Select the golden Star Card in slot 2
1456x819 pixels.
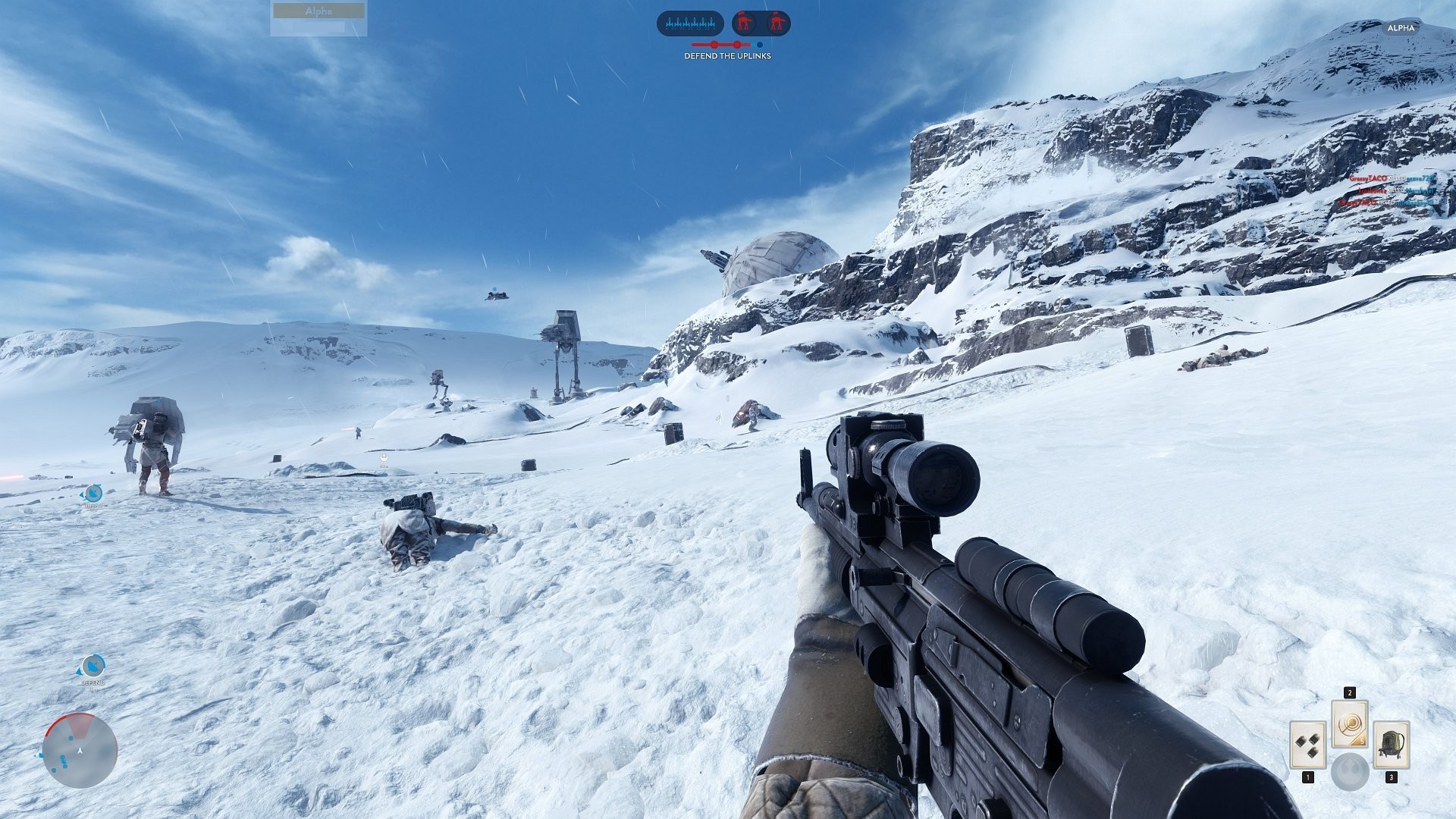tap(1350, 723)
